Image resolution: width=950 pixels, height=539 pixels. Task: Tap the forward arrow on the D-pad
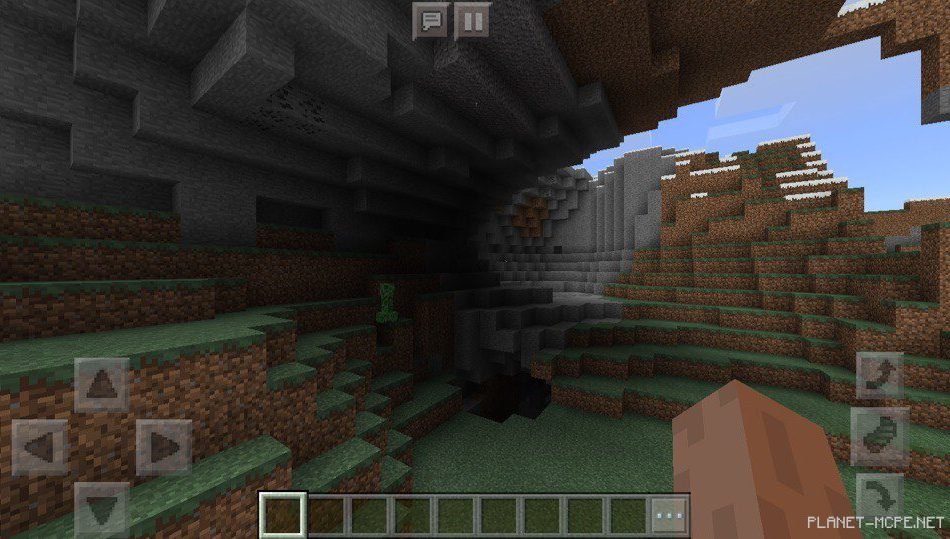102,385
